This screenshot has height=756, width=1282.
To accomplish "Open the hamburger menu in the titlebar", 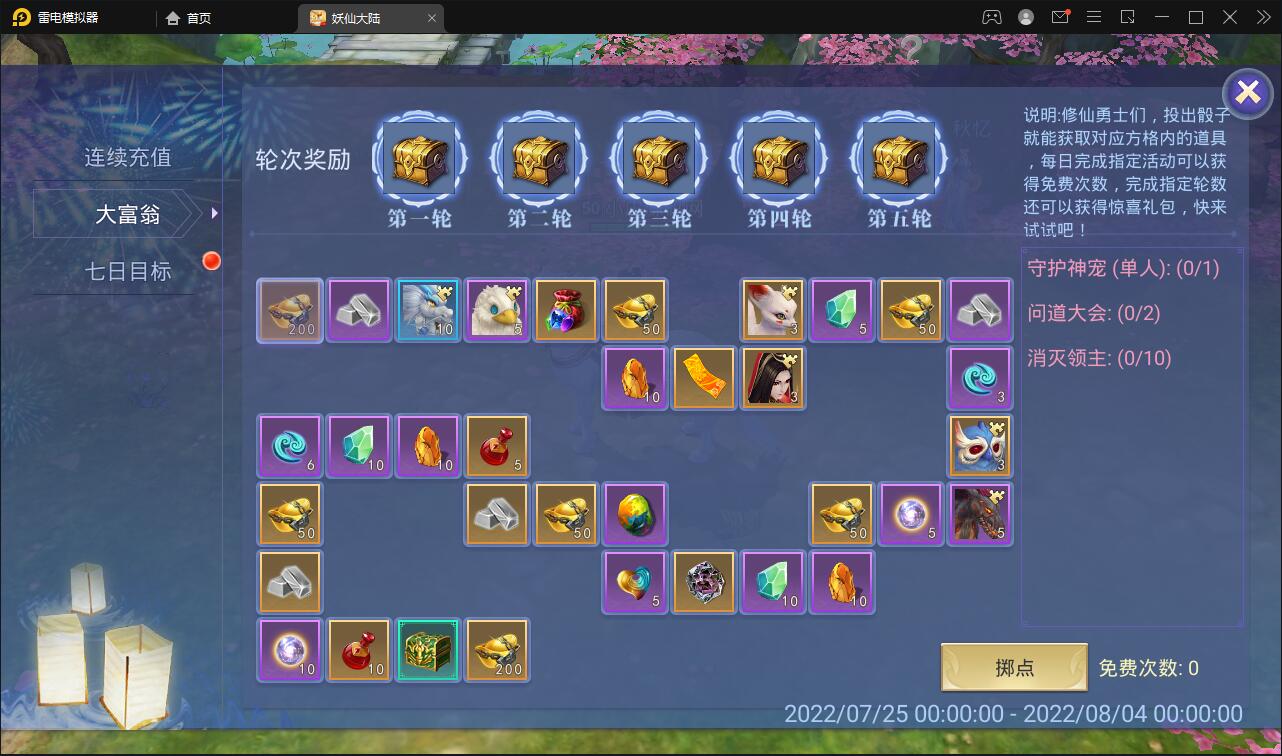I will coord(1095,17).
